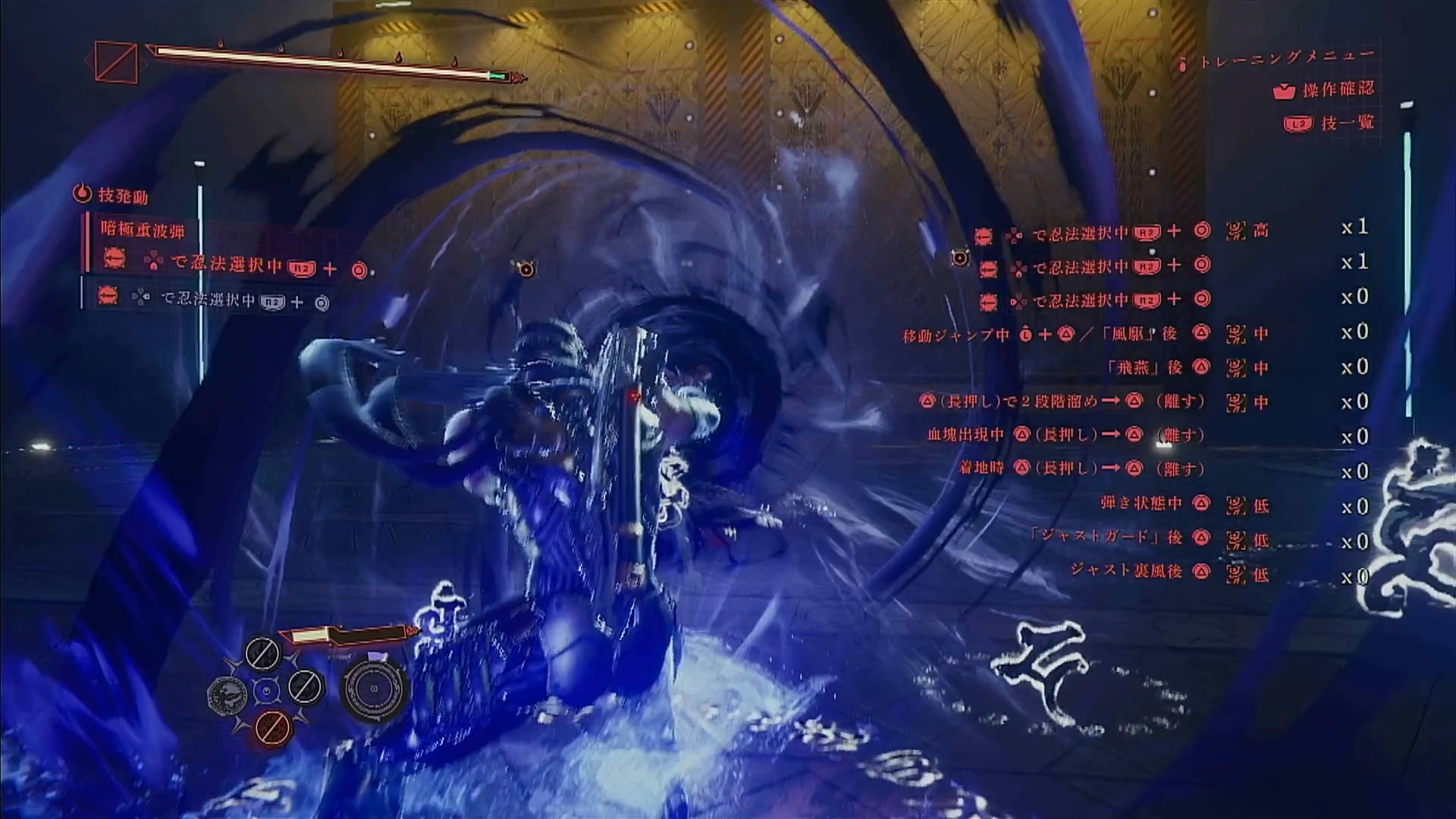Click the emblem slot on the item wheel
Image resolution: width=1456 pixels, height=819 pixels.
click(x=227, y=692)
